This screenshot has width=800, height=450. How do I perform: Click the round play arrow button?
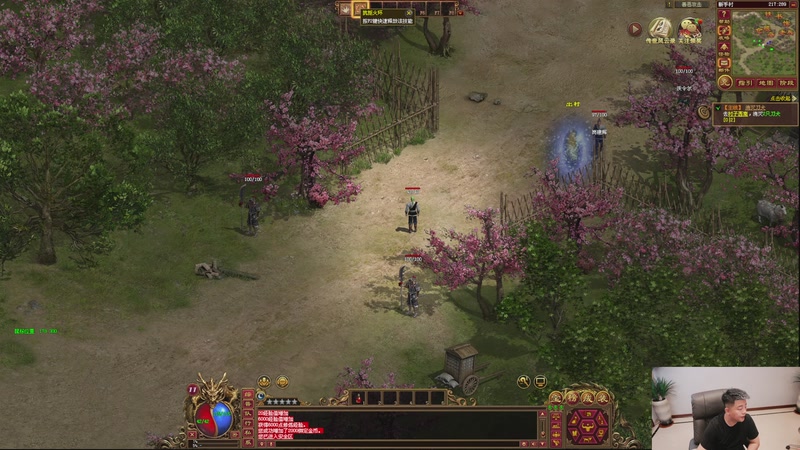click(634, 29)
